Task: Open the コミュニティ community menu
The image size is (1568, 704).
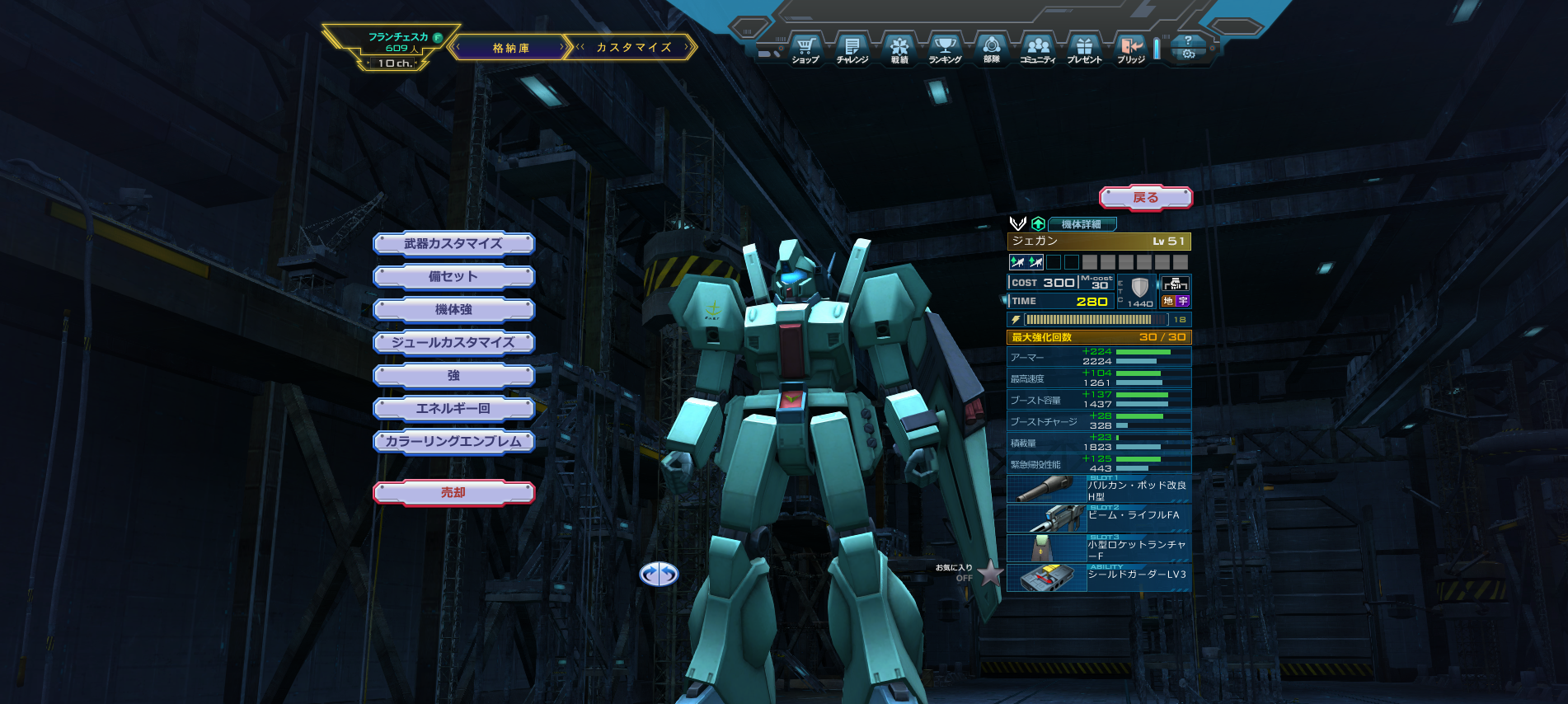Action: tap(1038, 49)
